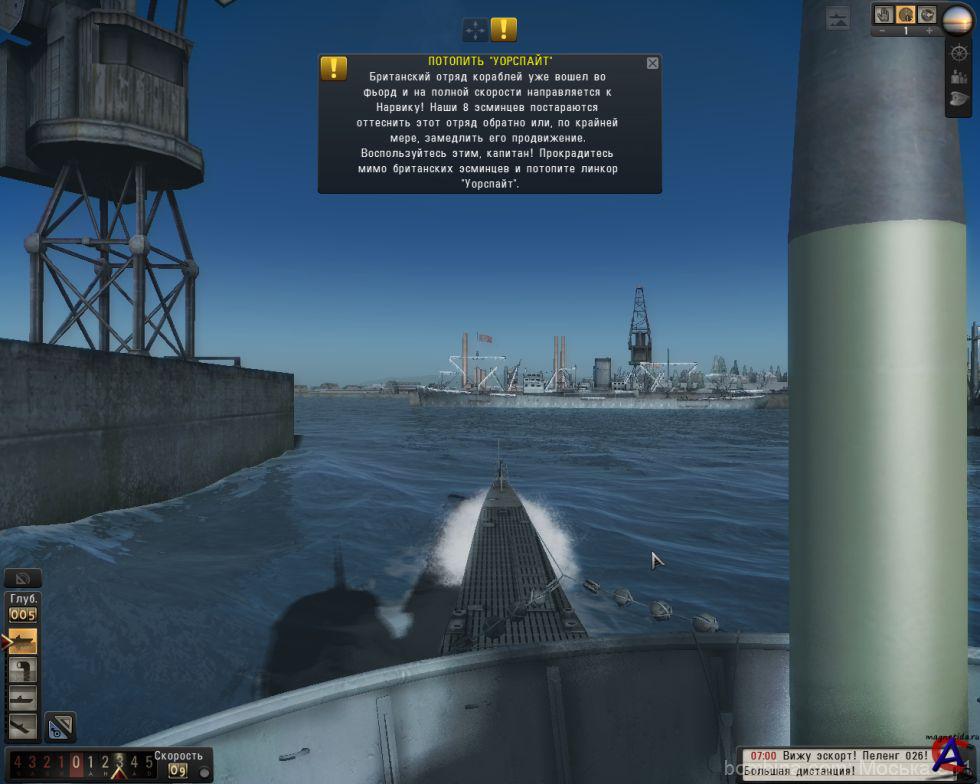Click the captain's cap icon

[x=958, y=99]
